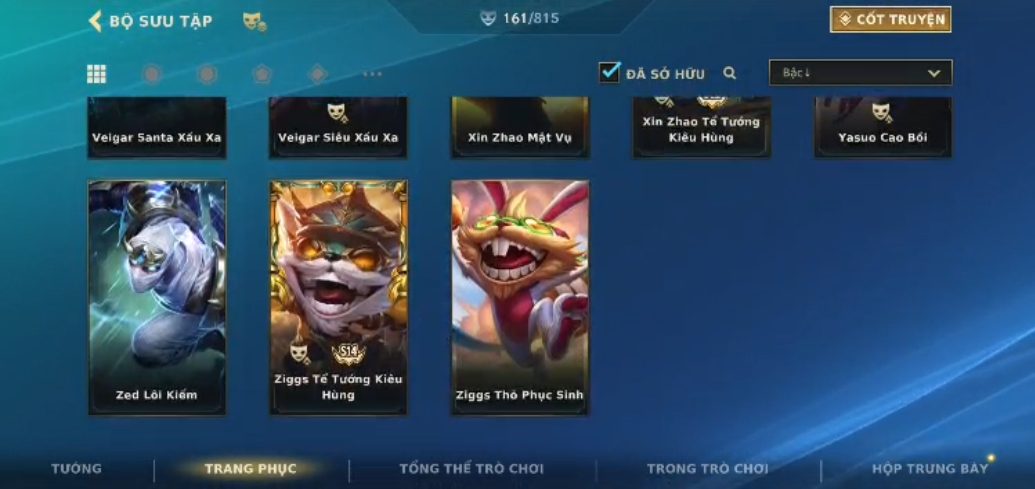Switch to the Trang Phục tab
This screenshot has width=1035, height=489.
click(x=251, y=469)
